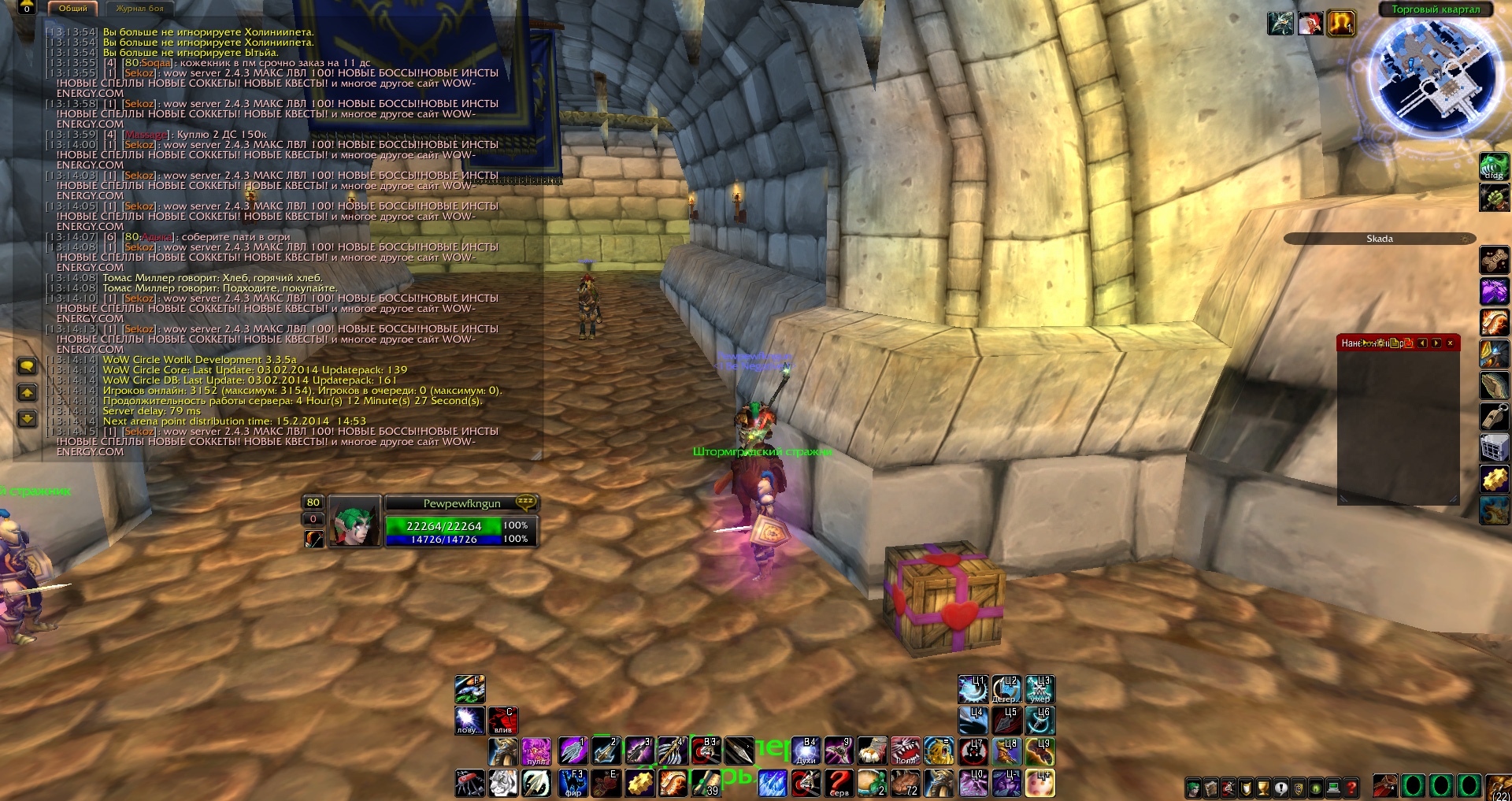Trigger the серв question mark macro
The image size is (1512, 801).
tap(839, 783)
